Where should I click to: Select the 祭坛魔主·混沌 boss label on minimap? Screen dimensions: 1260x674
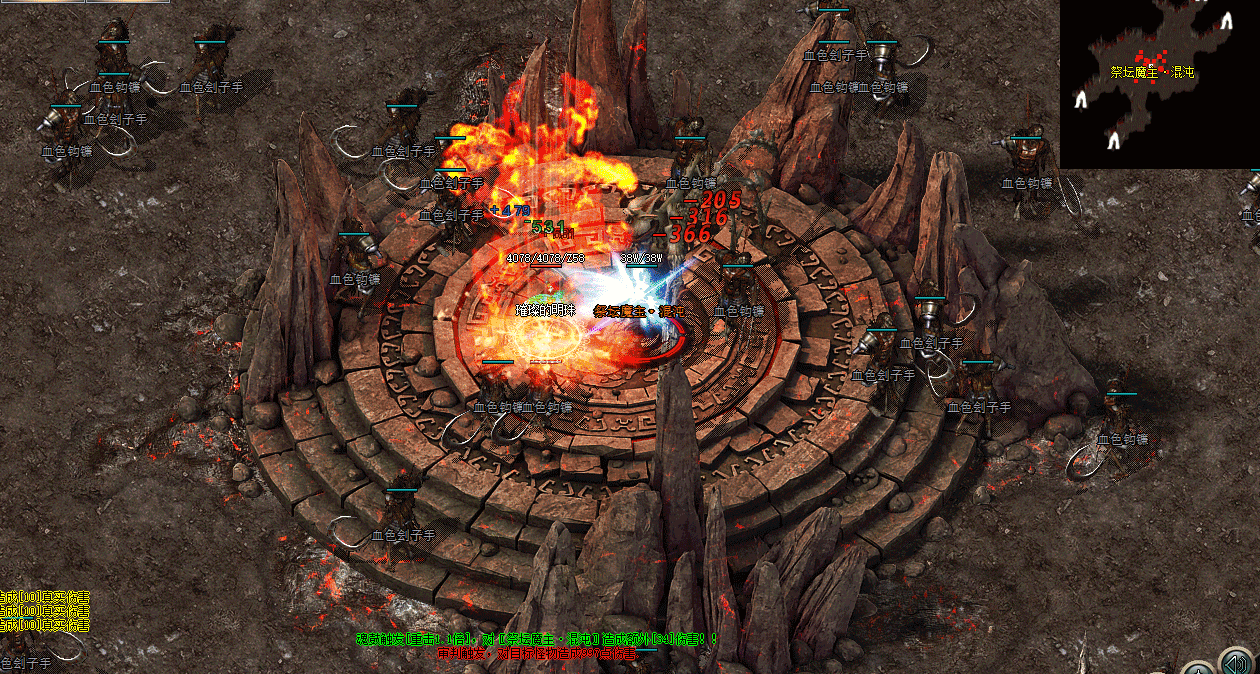tap(1152, 73)
